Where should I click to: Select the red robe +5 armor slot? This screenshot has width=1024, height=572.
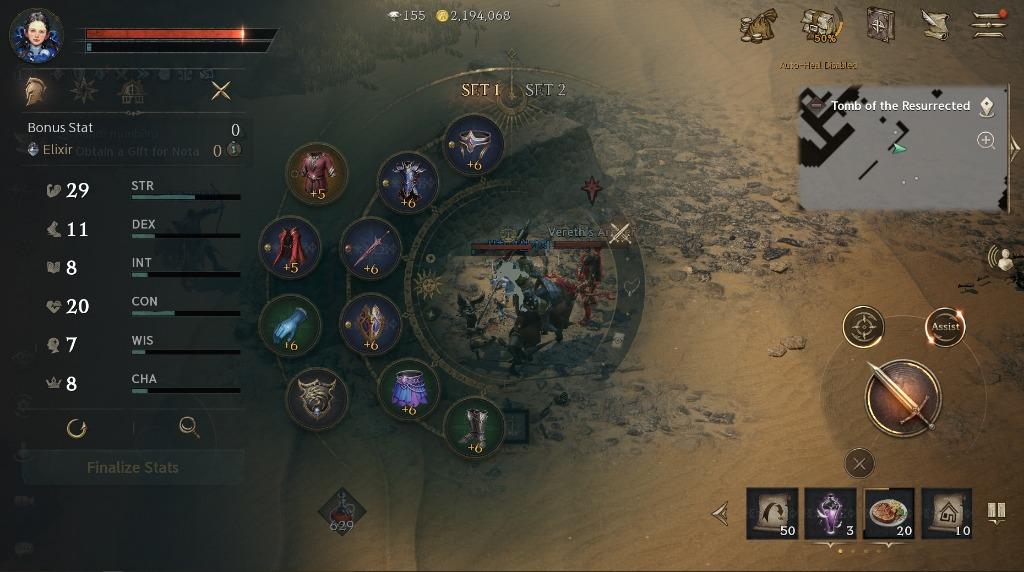tap(317, 173)
